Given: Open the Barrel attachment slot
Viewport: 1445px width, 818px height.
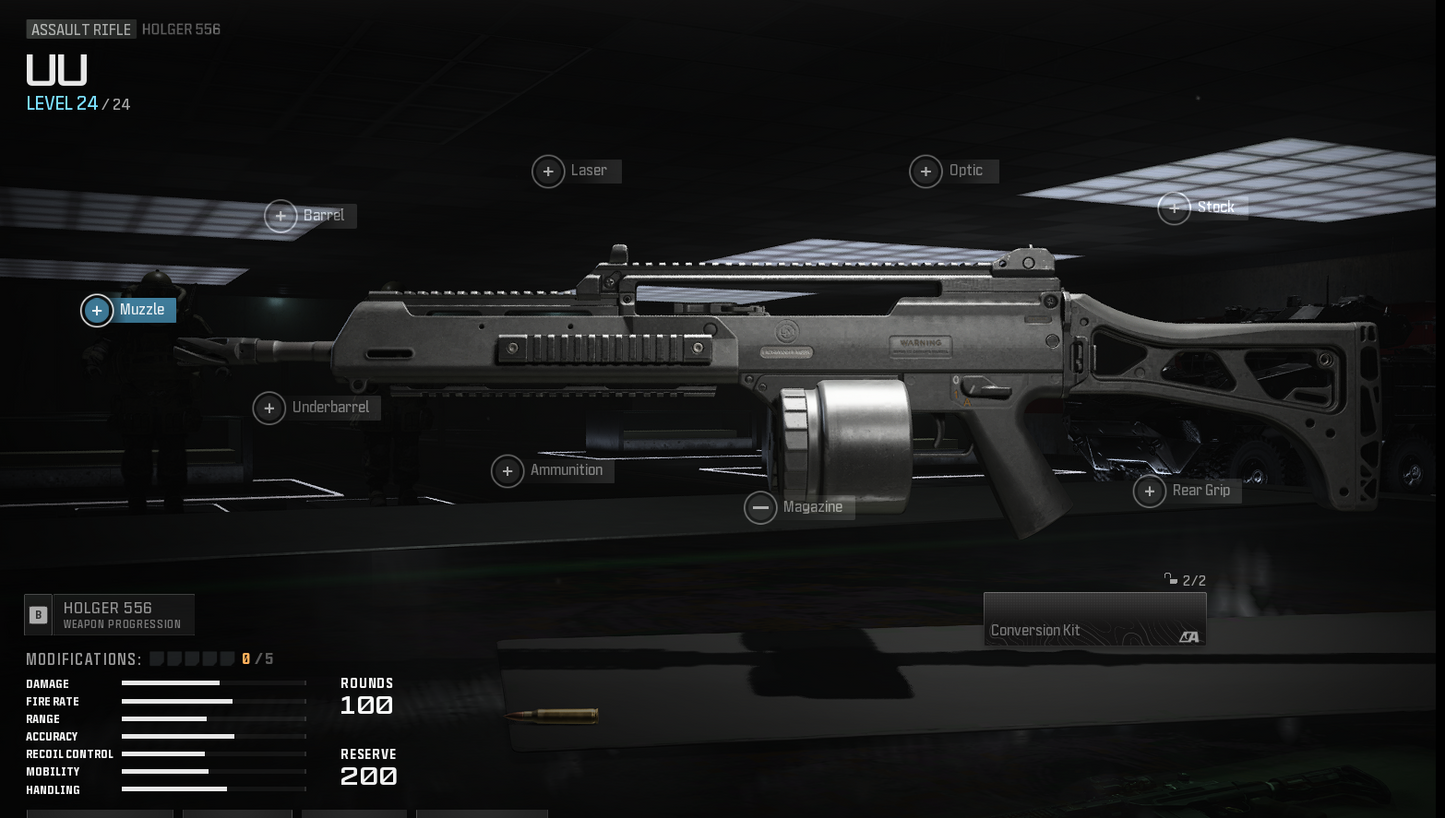Looking at the screenshot, I should (281, 215).
